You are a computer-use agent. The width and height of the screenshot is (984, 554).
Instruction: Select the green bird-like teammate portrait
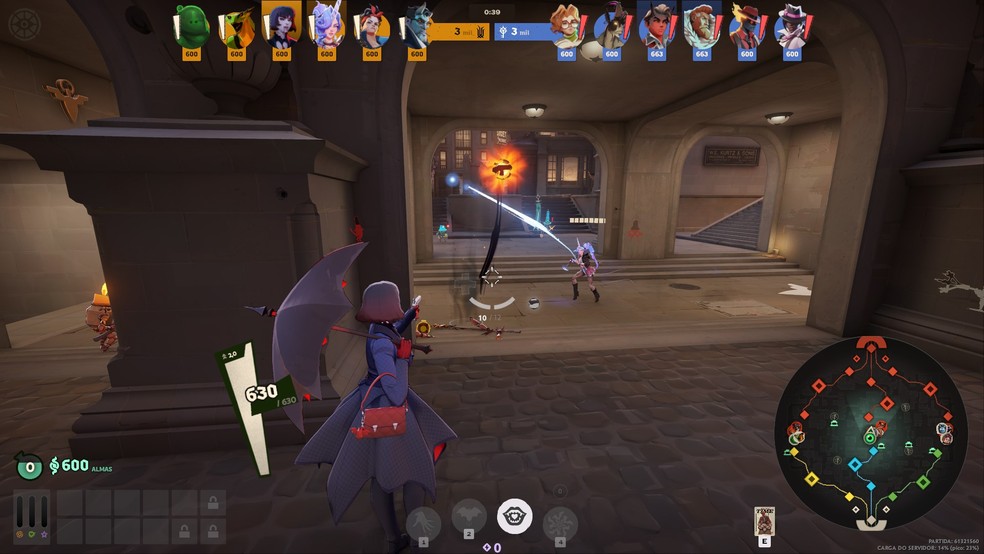pos(237,25)
